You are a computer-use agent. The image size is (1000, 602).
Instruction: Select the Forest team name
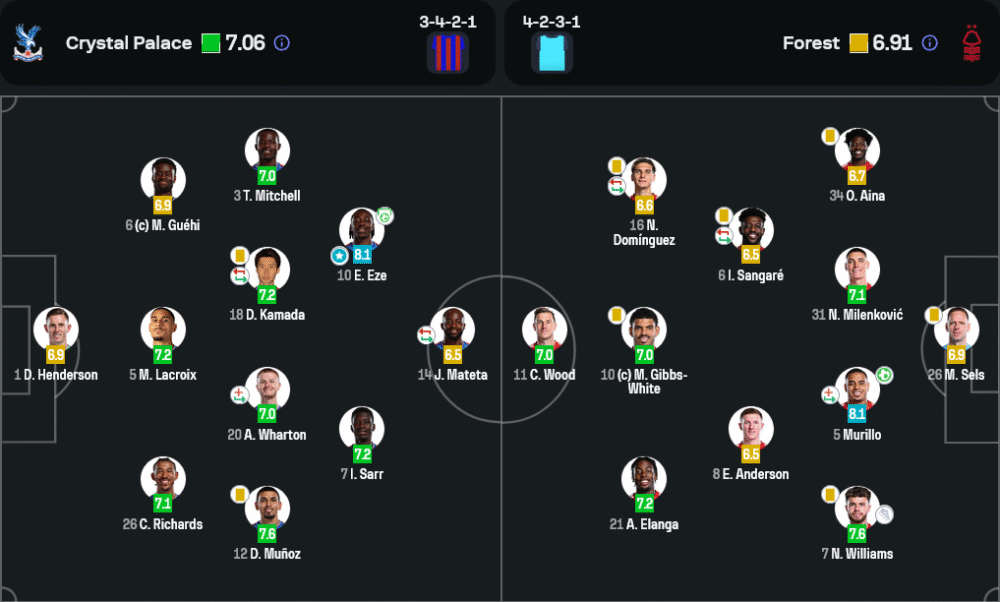(x=811, y=43)
